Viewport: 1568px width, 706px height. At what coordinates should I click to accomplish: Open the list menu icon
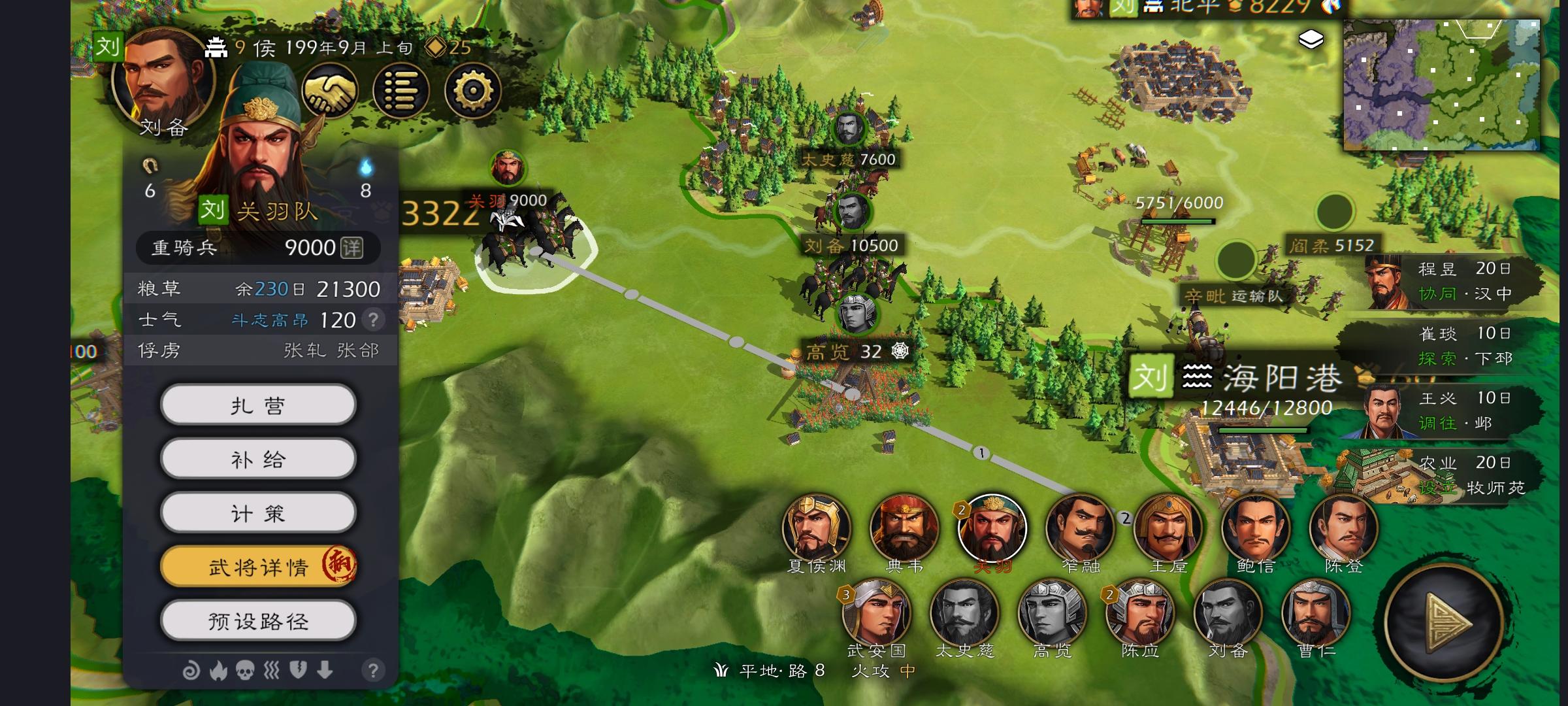click(x=400, y=91)
